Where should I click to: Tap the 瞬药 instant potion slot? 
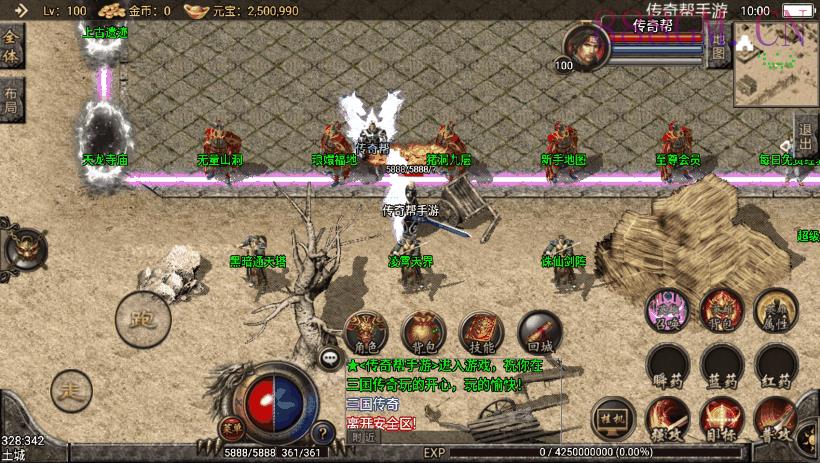[665, 364]
